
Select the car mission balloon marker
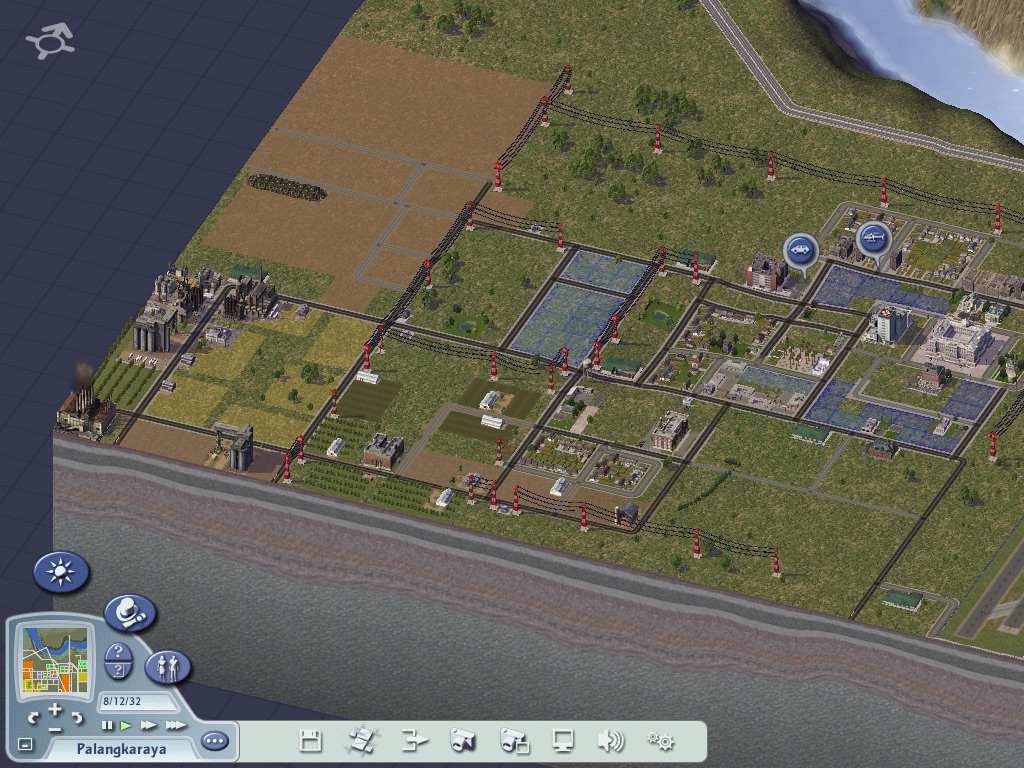pyautogui.click(x=800, y=249)
